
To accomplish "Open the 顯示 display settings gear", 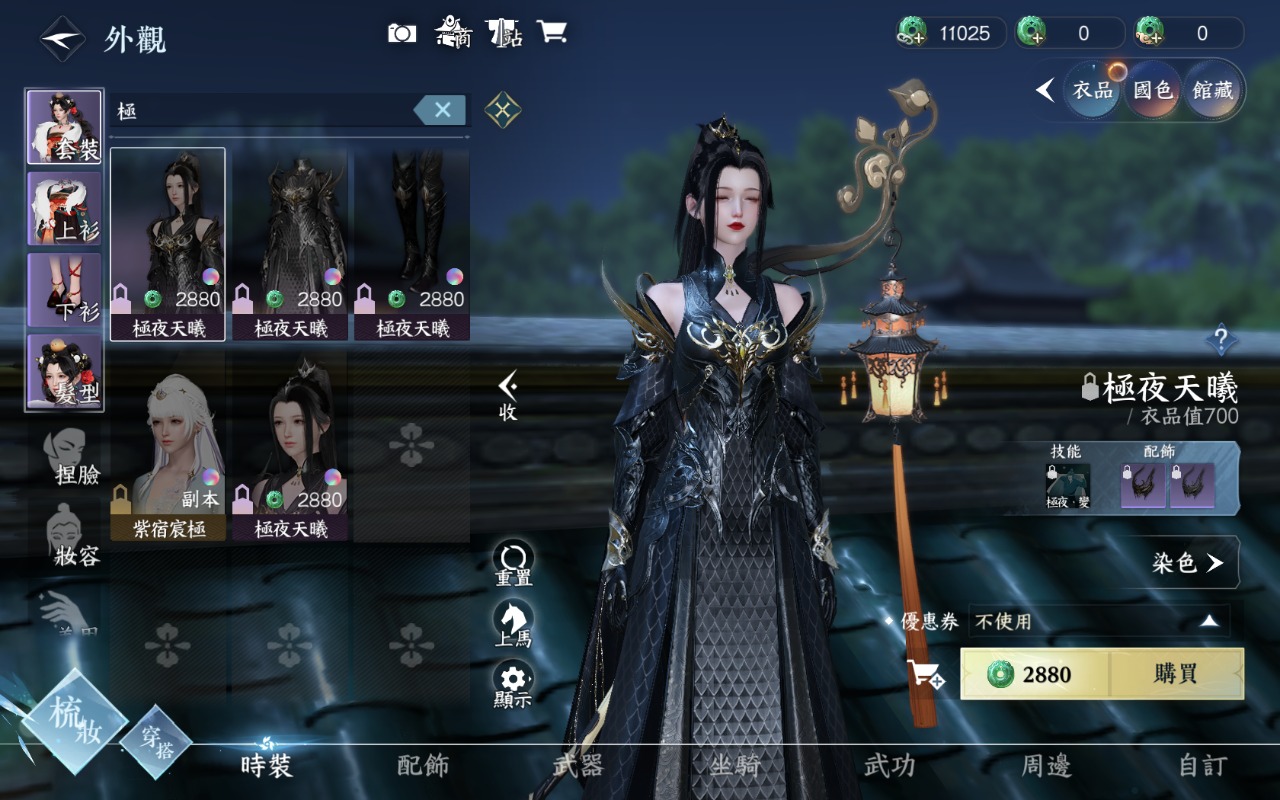I will 513,684.
